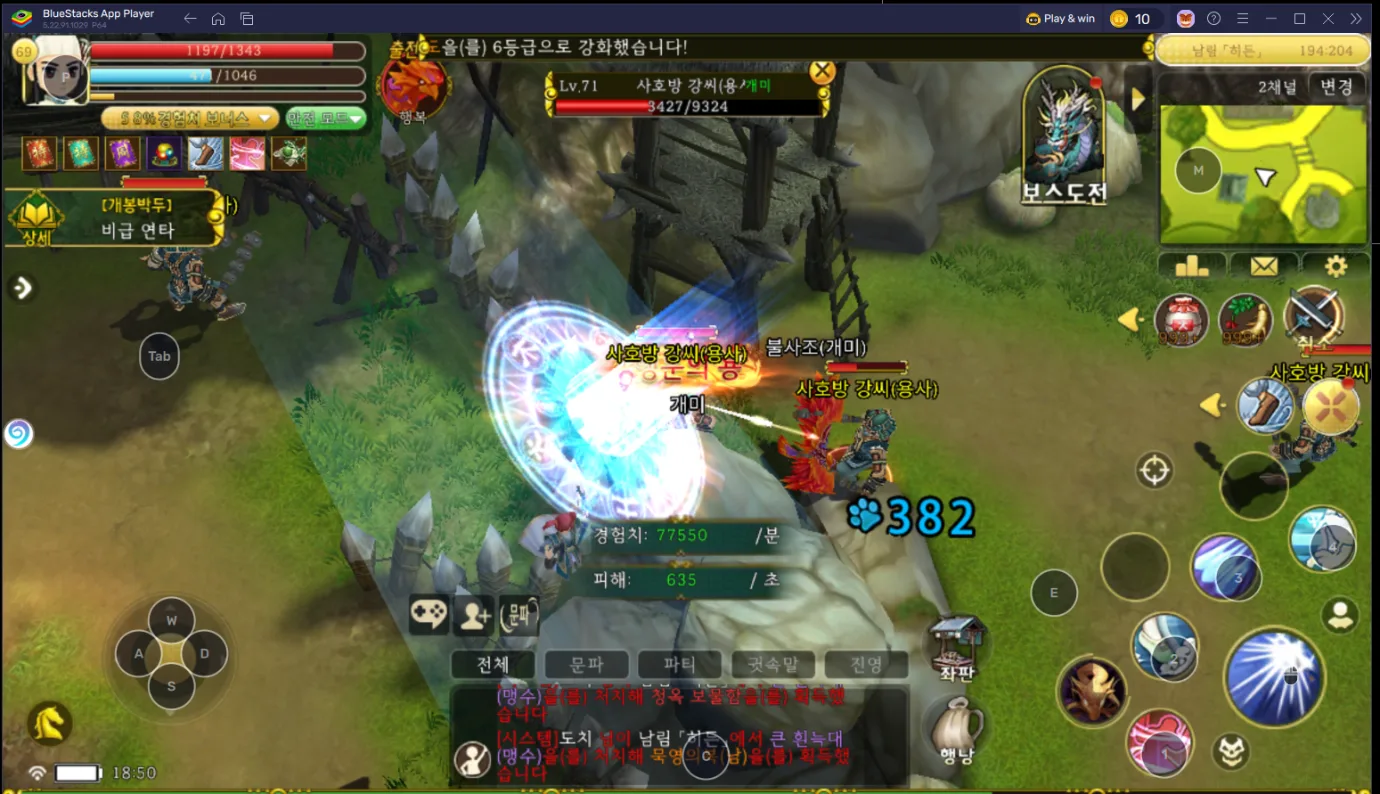This screenshot has height=794, width=1380.
Task: Maximize the BlueStacks window
Action: tap(1299, 18)
